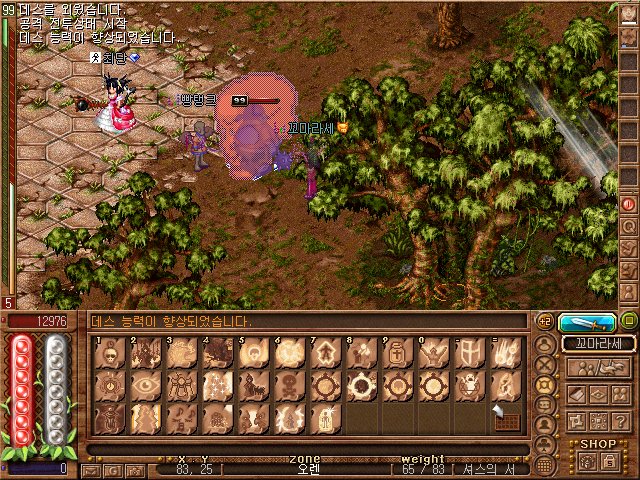Toggle the green square button beside the sword

click(x=628, y=321)
